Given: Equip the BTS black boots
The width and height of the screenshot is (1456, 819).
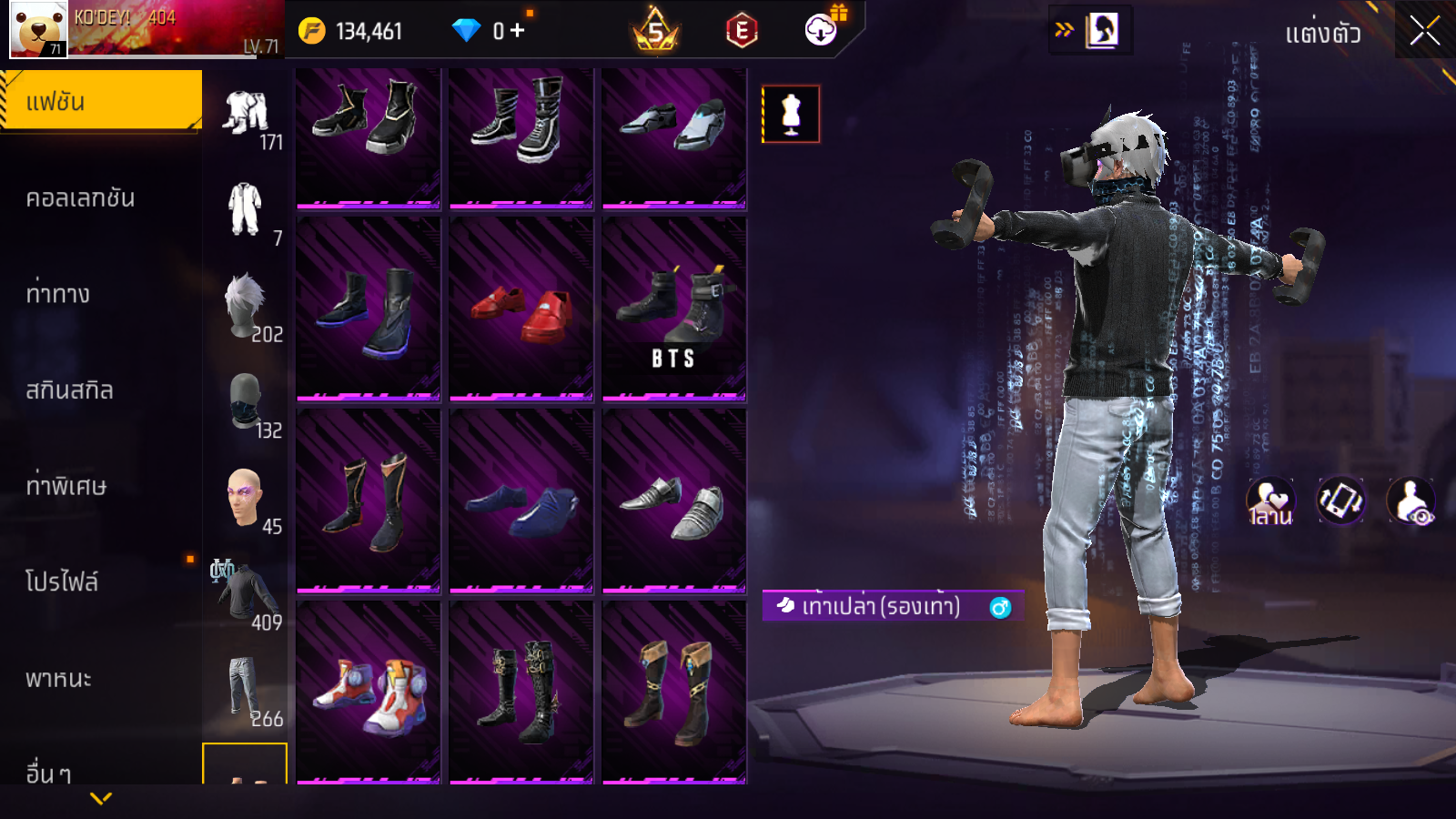Looking at the screenshot, I should click(x=674, y=309).
